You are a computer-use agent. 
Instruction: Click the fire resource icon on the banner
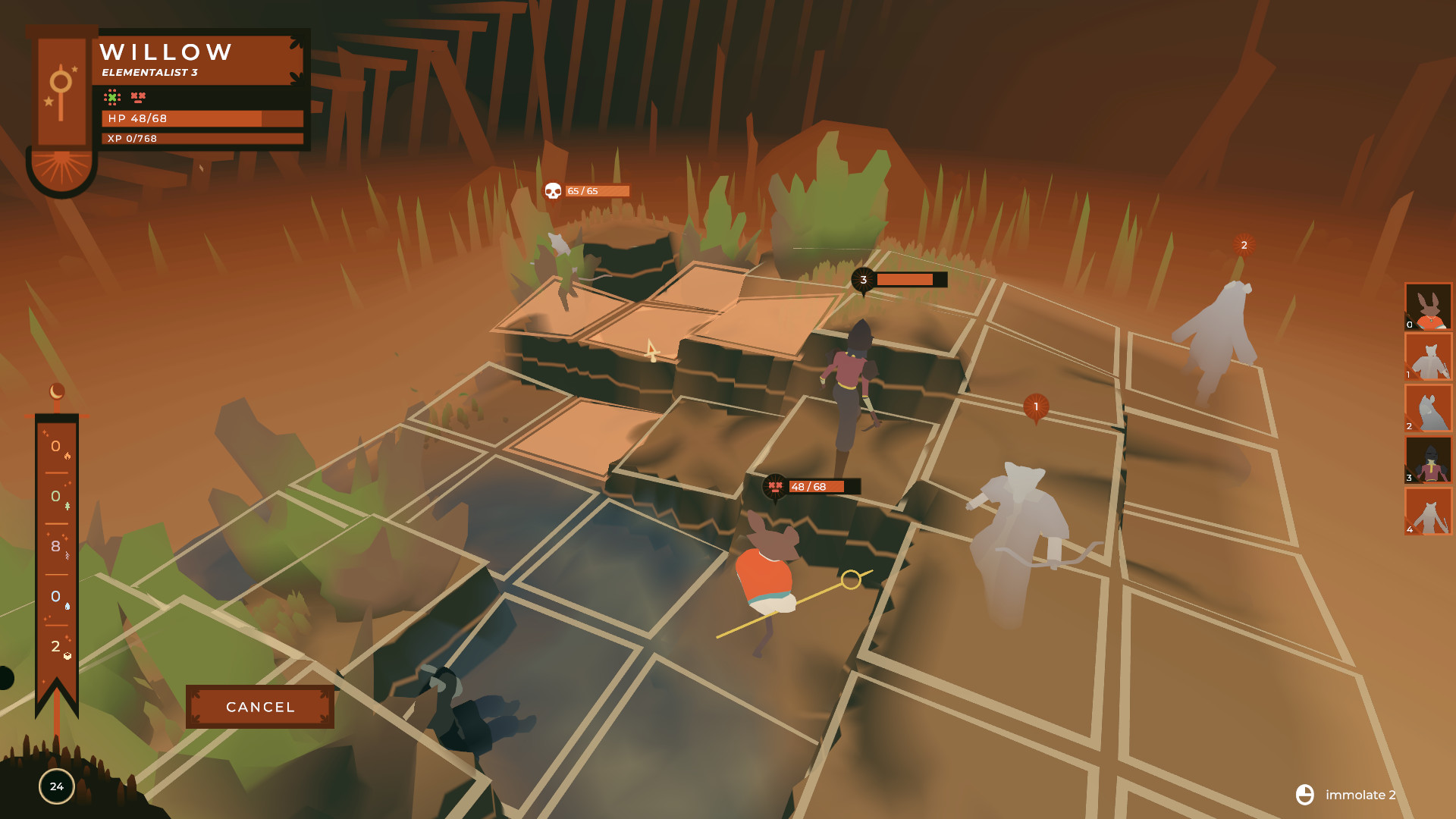[x=68, y=457]
